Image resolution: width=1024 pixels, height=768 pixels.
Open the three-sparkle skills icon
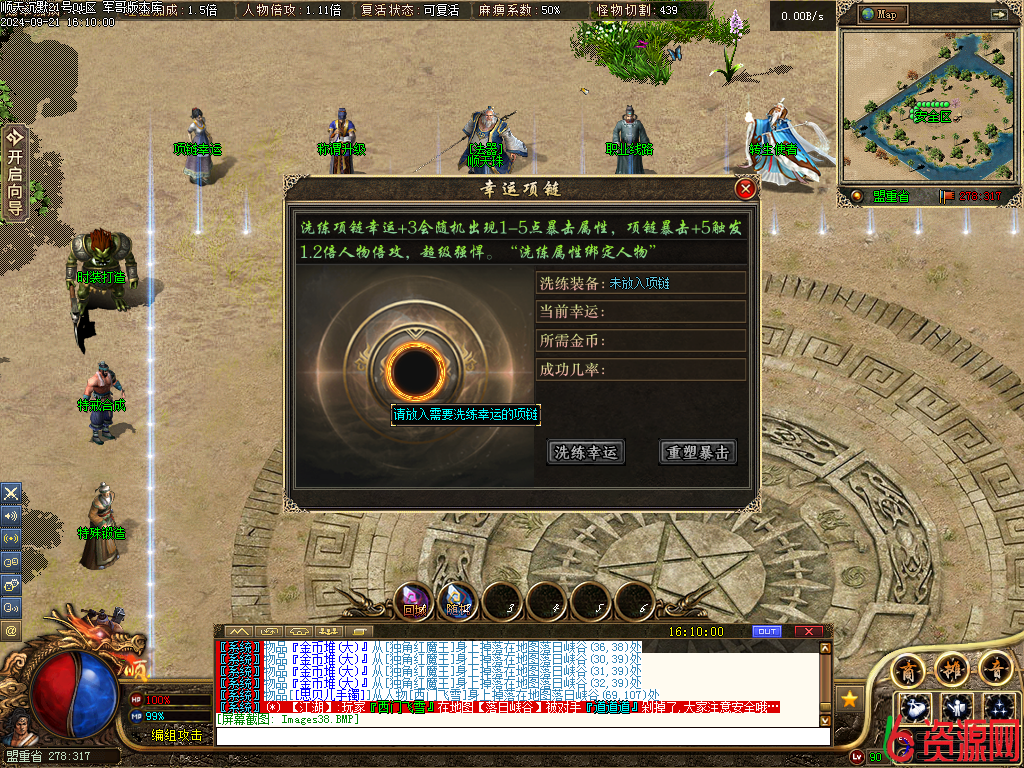(x=998, y=708)
